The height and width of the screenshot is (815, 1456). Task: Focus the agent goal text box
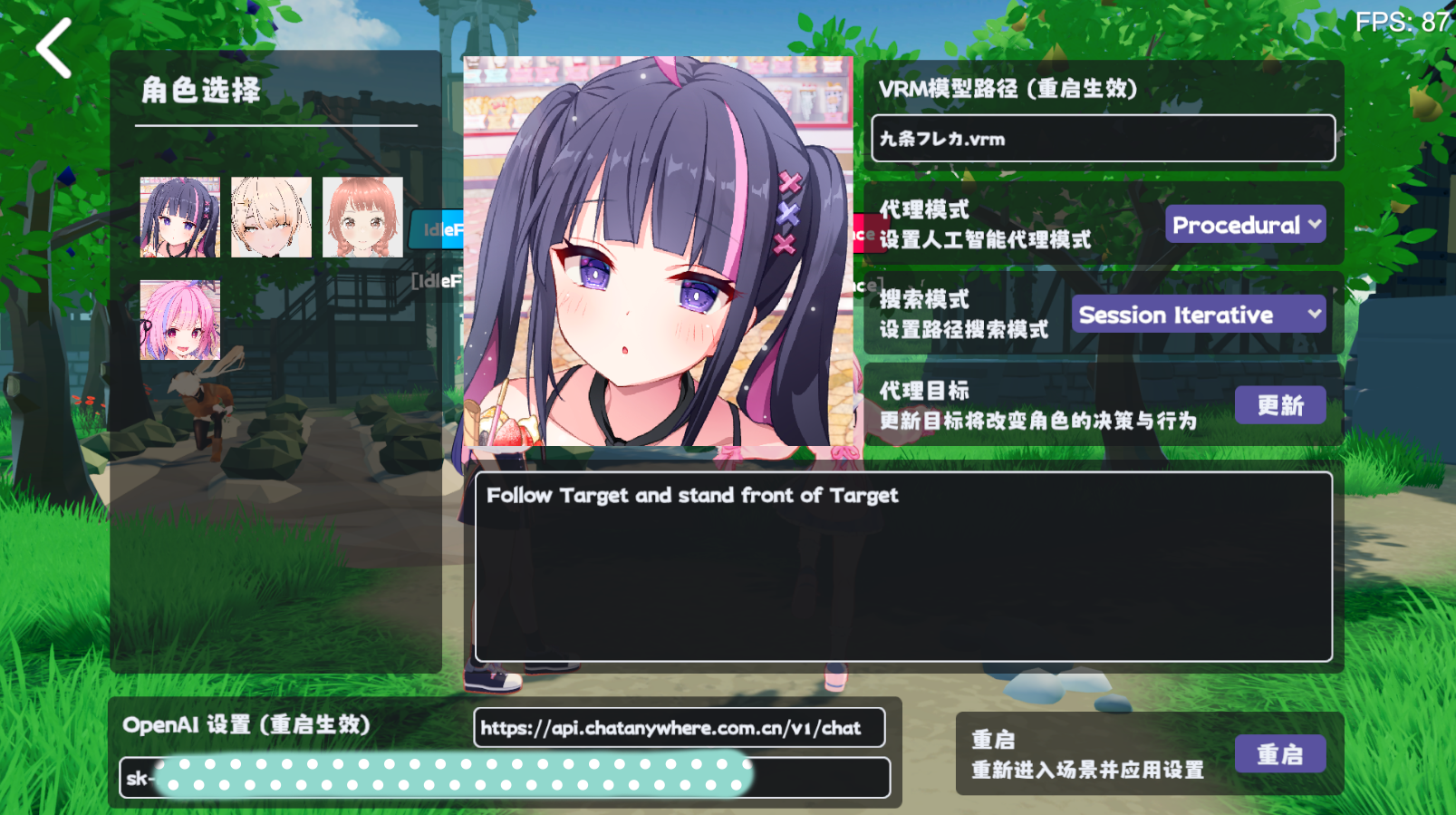coord(903,567)
